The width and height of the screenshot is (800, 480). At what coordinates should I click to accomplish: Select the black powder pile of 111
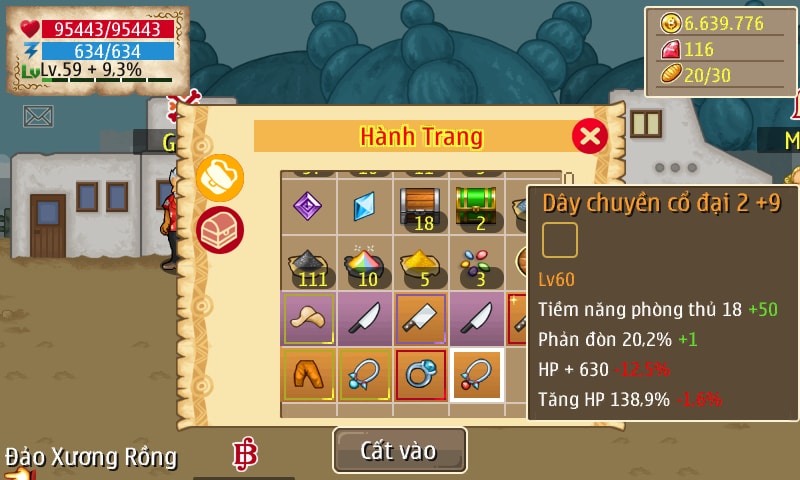click(x=308, y=262)
